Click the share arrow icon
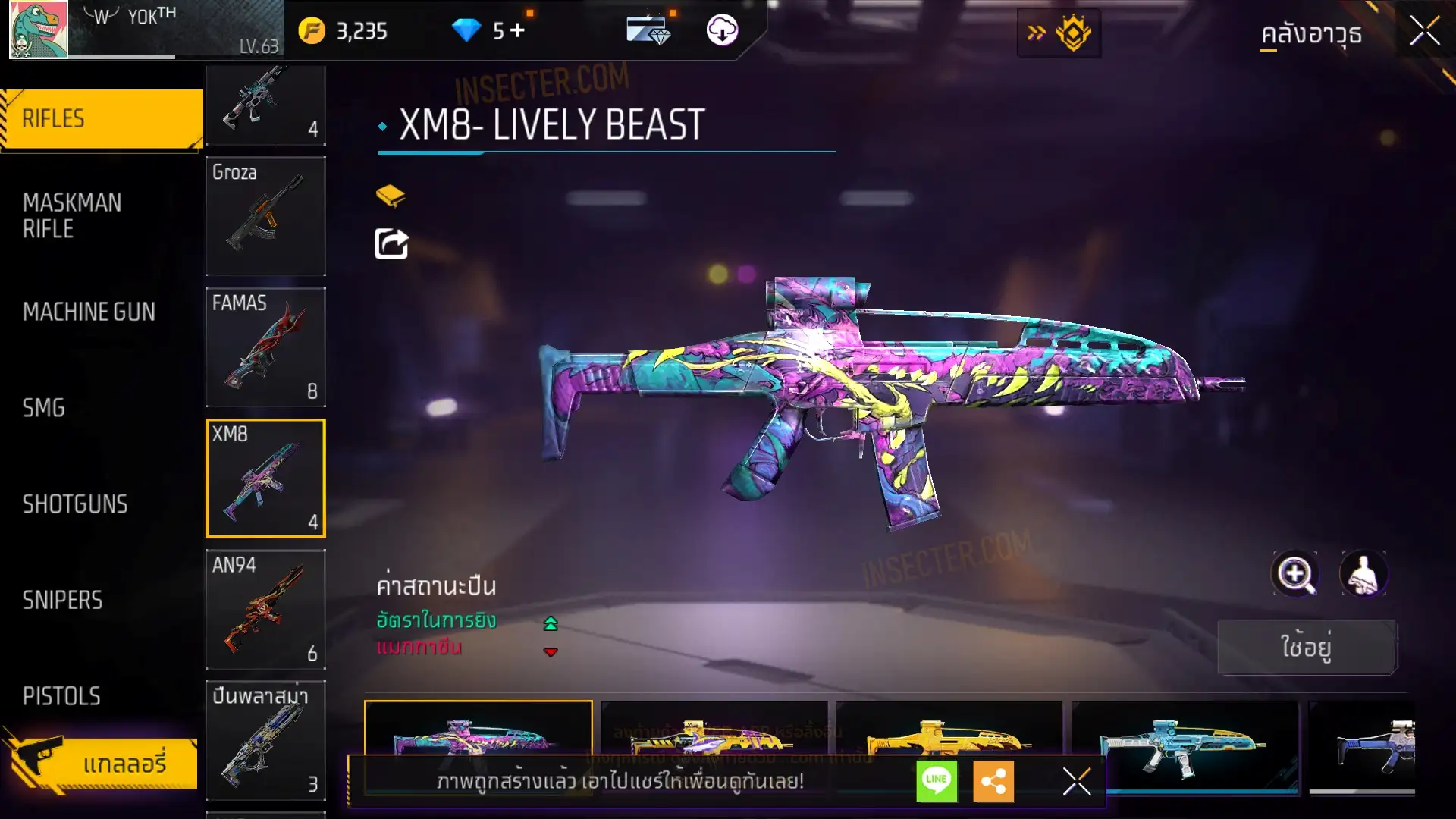 [391, 243]
